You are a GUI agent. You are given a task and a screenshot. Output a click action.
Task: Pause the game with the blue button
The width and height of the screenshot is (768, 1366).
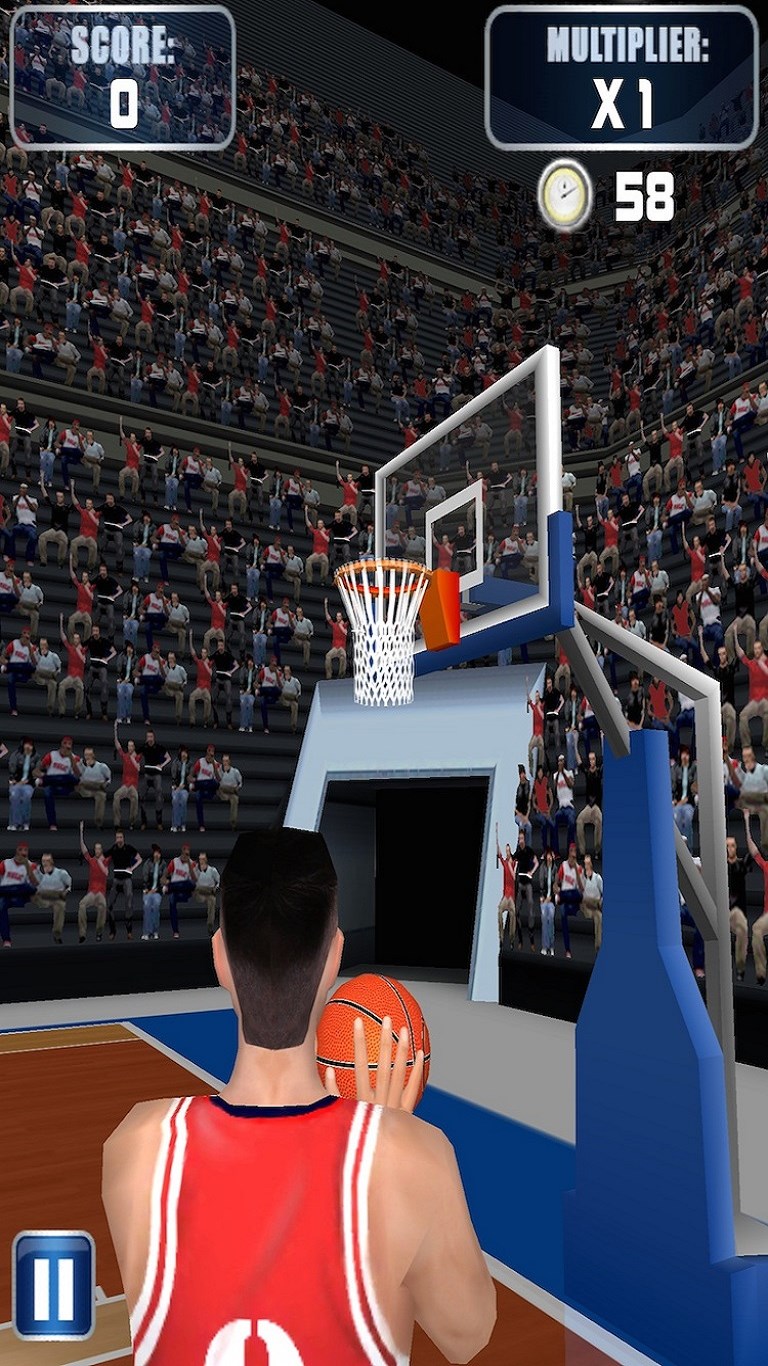[x=54, y=1284]
